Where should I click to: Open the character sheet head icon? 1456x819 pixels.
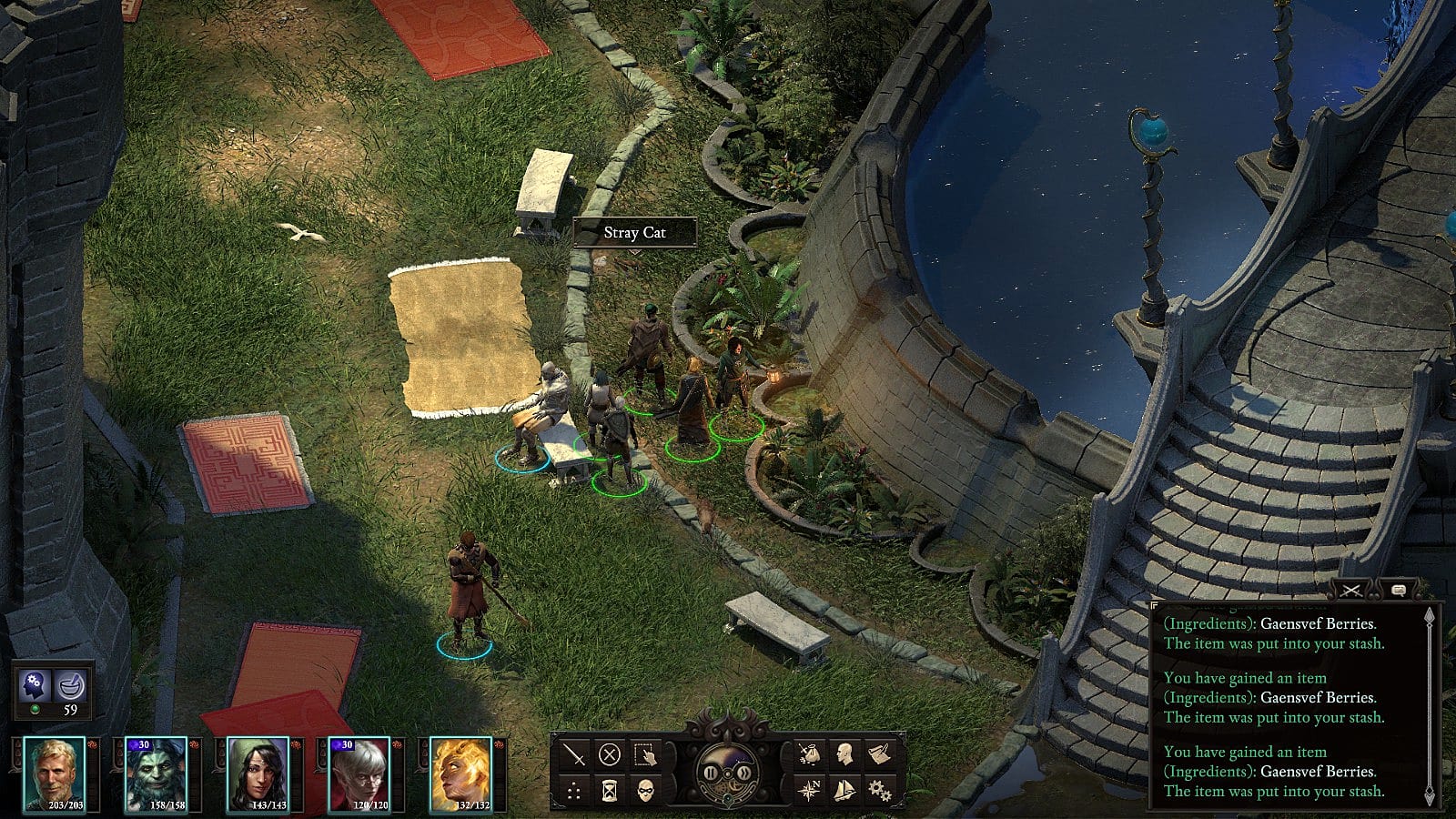pos(844,754)
